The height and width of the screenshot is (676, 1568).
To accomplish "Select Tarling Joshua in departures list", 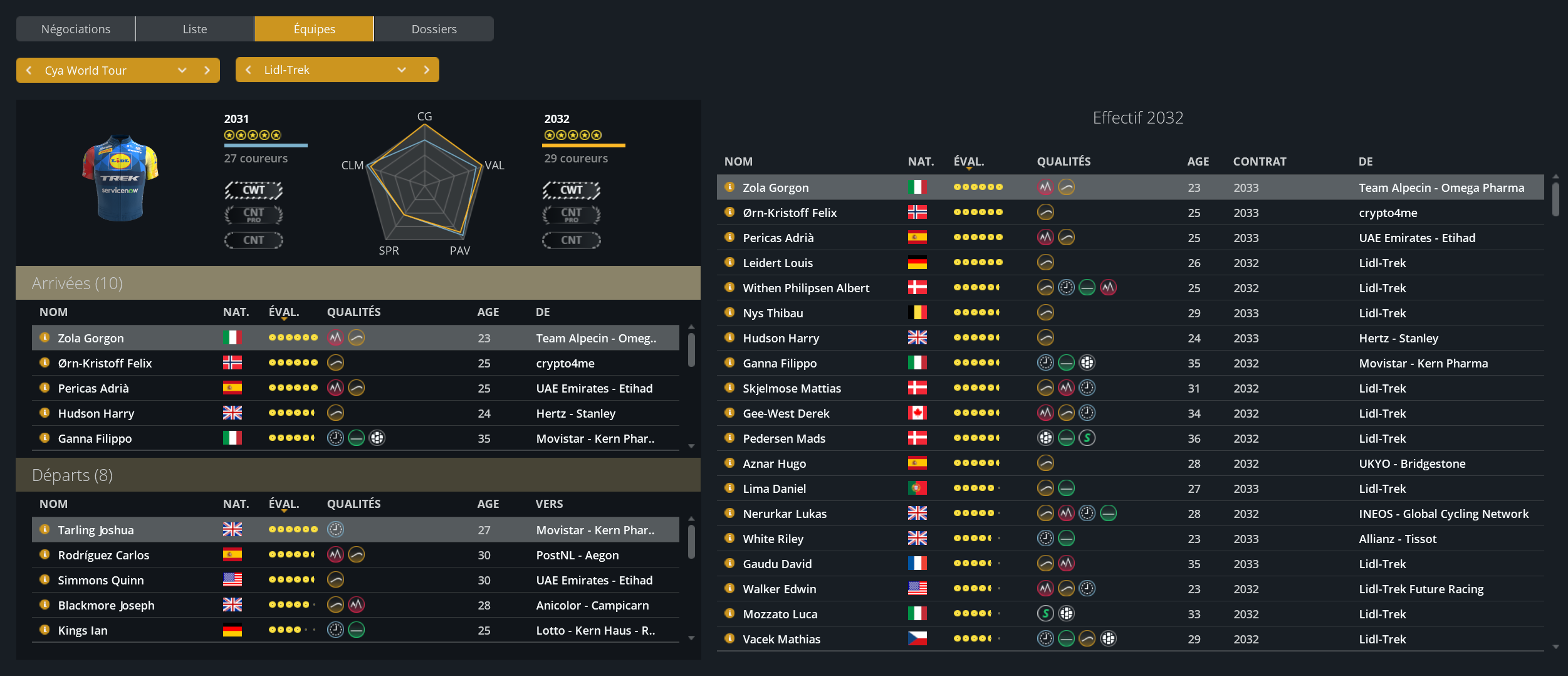I will [96, 530].
